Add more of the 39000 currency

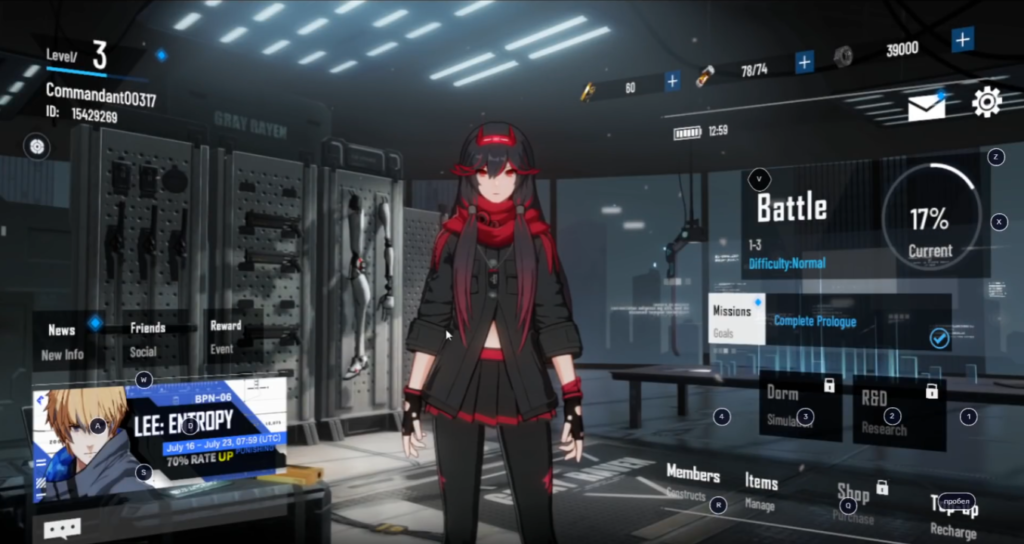click(962, 40)
